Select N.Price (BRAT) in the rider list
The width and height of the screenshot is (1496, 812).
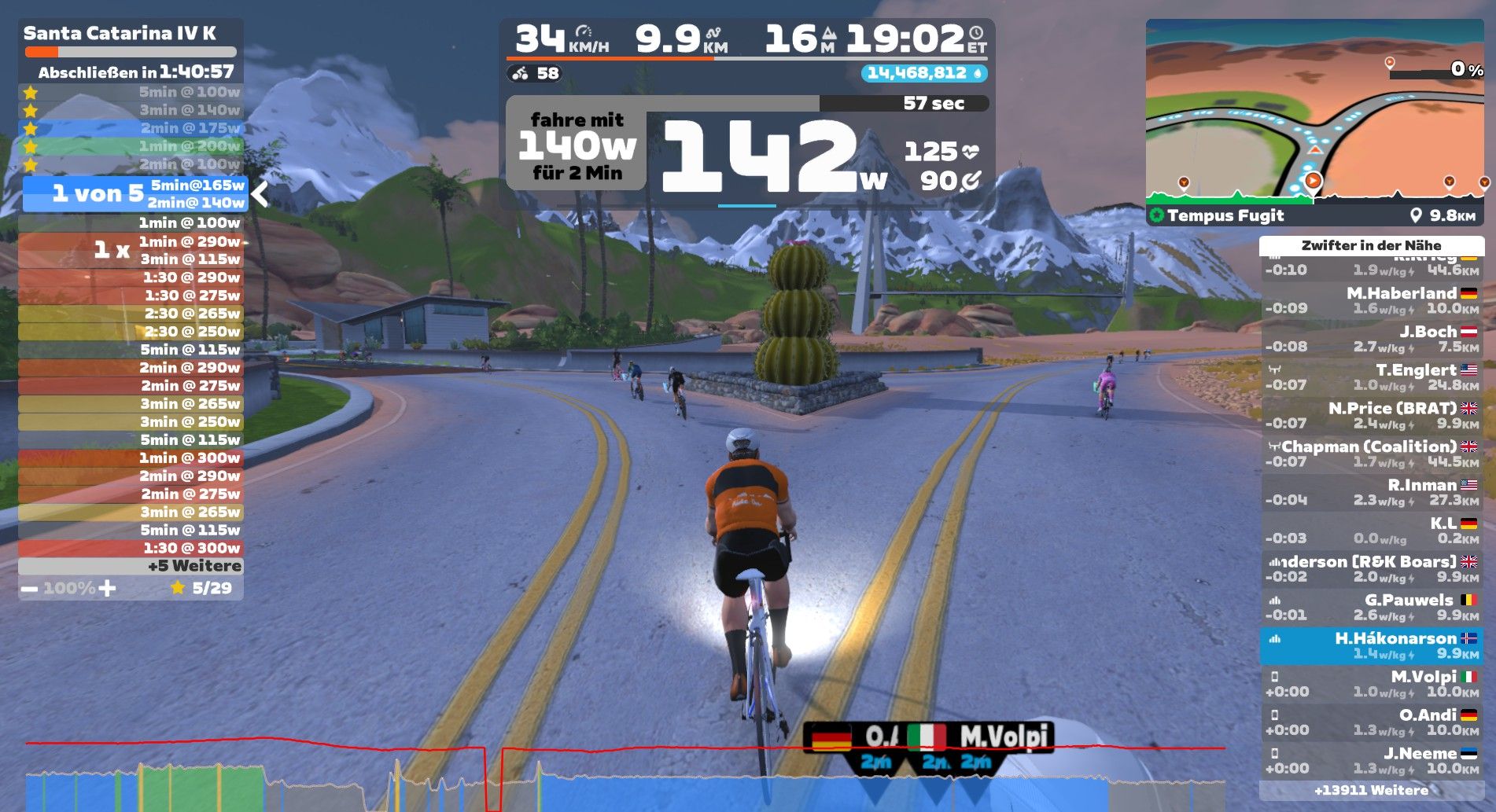1371,415
